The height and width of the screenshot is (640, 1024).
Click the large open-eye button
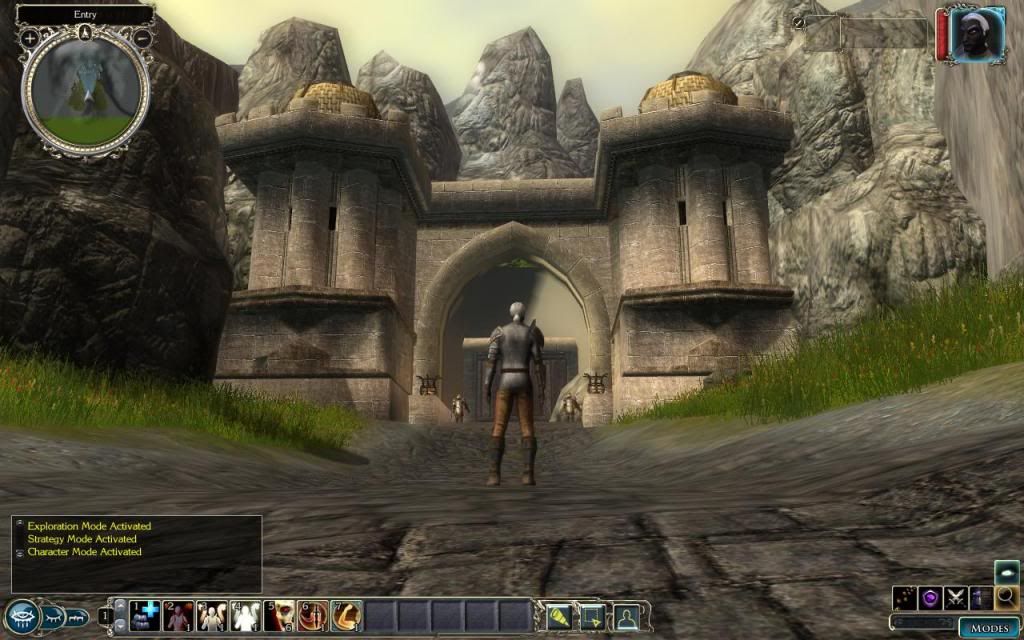coord(20,617)
